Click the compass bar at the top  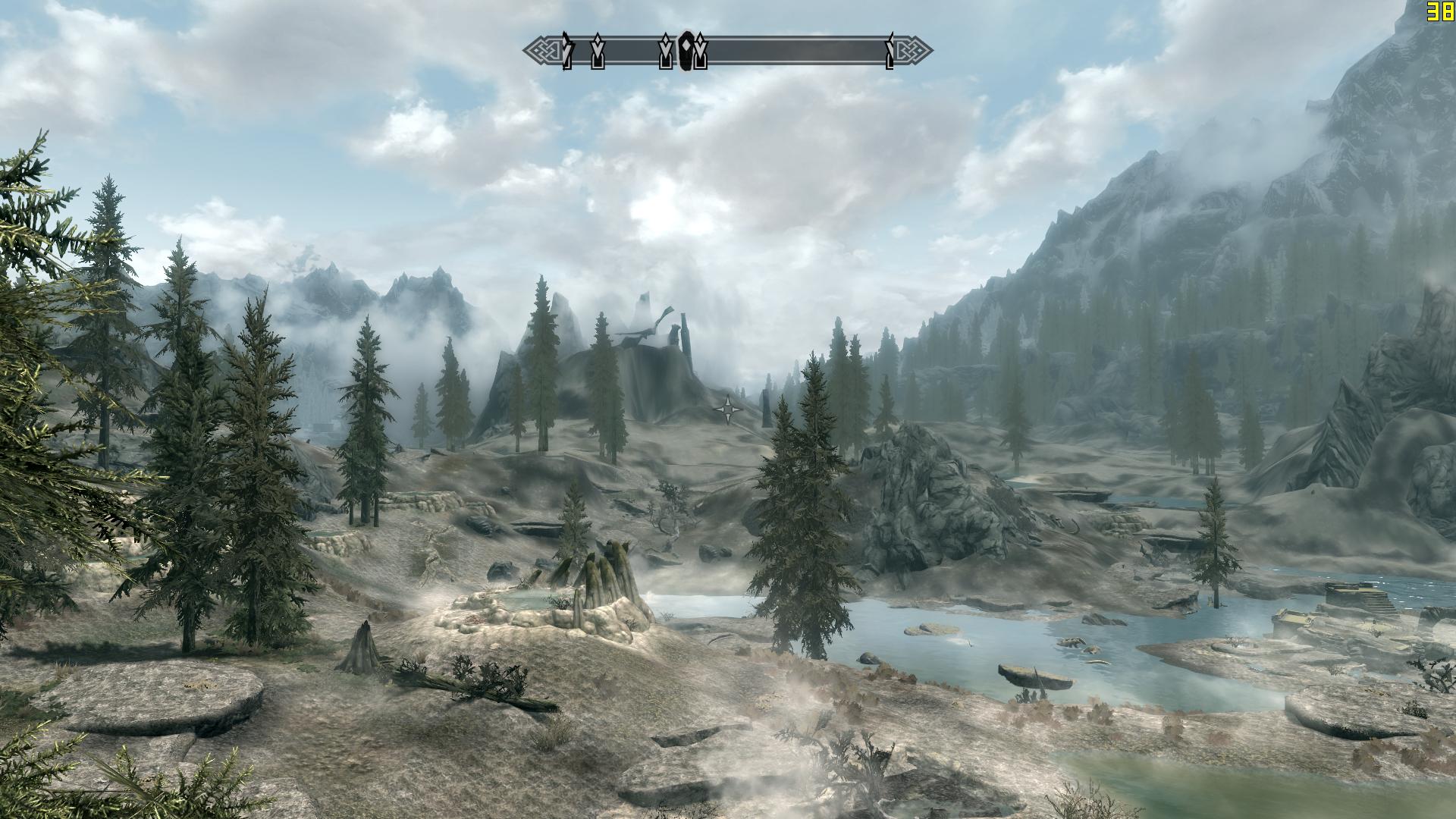(789, 52)
